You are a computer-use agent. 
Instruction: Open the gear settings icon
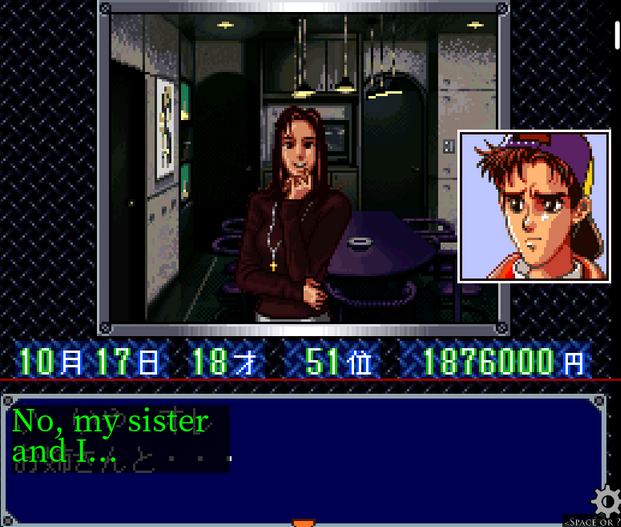(604, 500)
